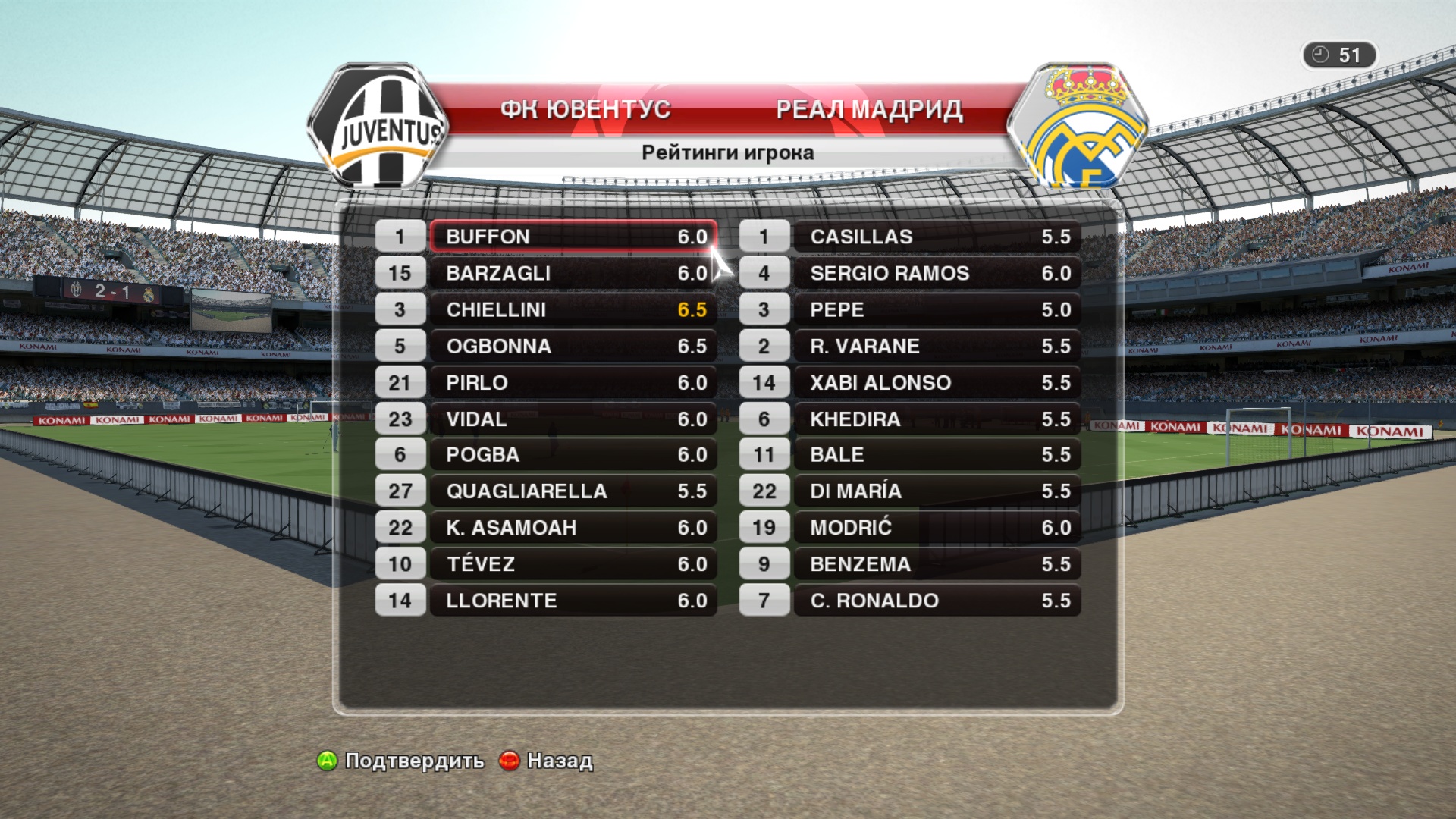The image size is (1456, 819).
Task: Pick the Quagliarella row
Action: pos(573,491)
